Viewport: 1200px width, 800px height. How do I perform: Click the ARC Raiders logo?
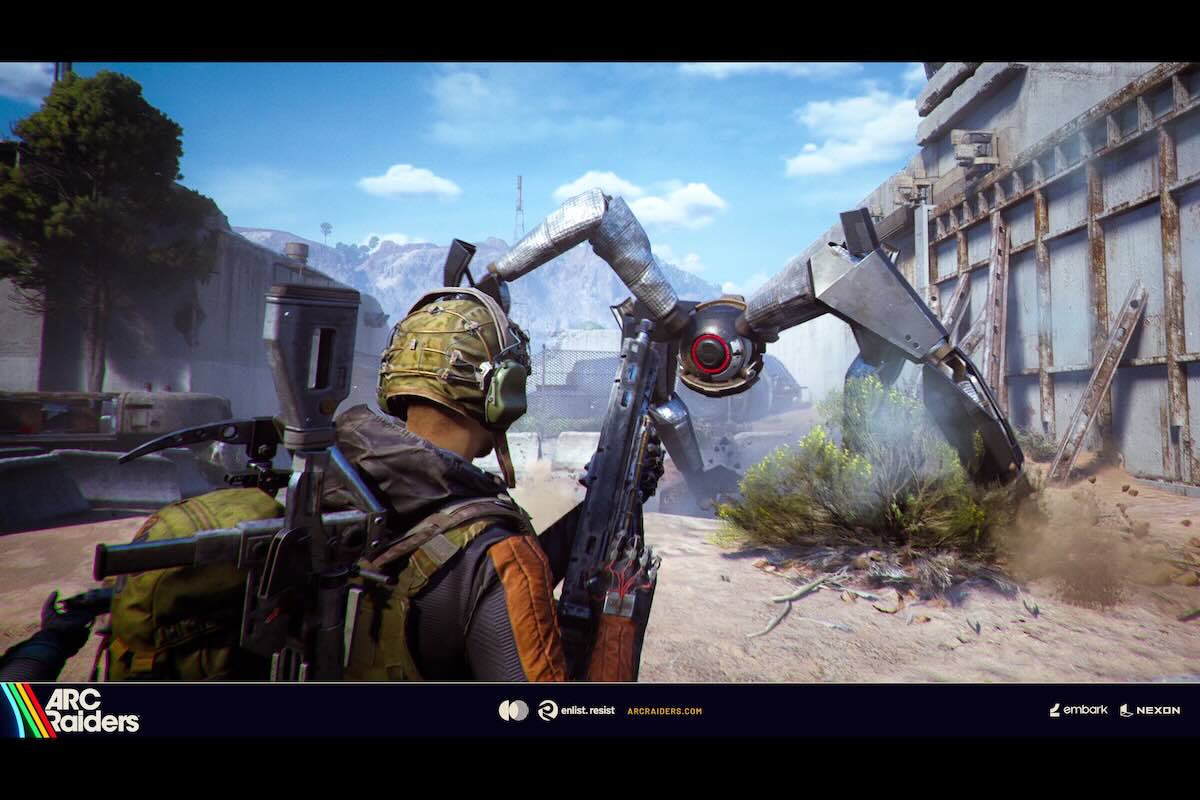(x=72, y=710)
